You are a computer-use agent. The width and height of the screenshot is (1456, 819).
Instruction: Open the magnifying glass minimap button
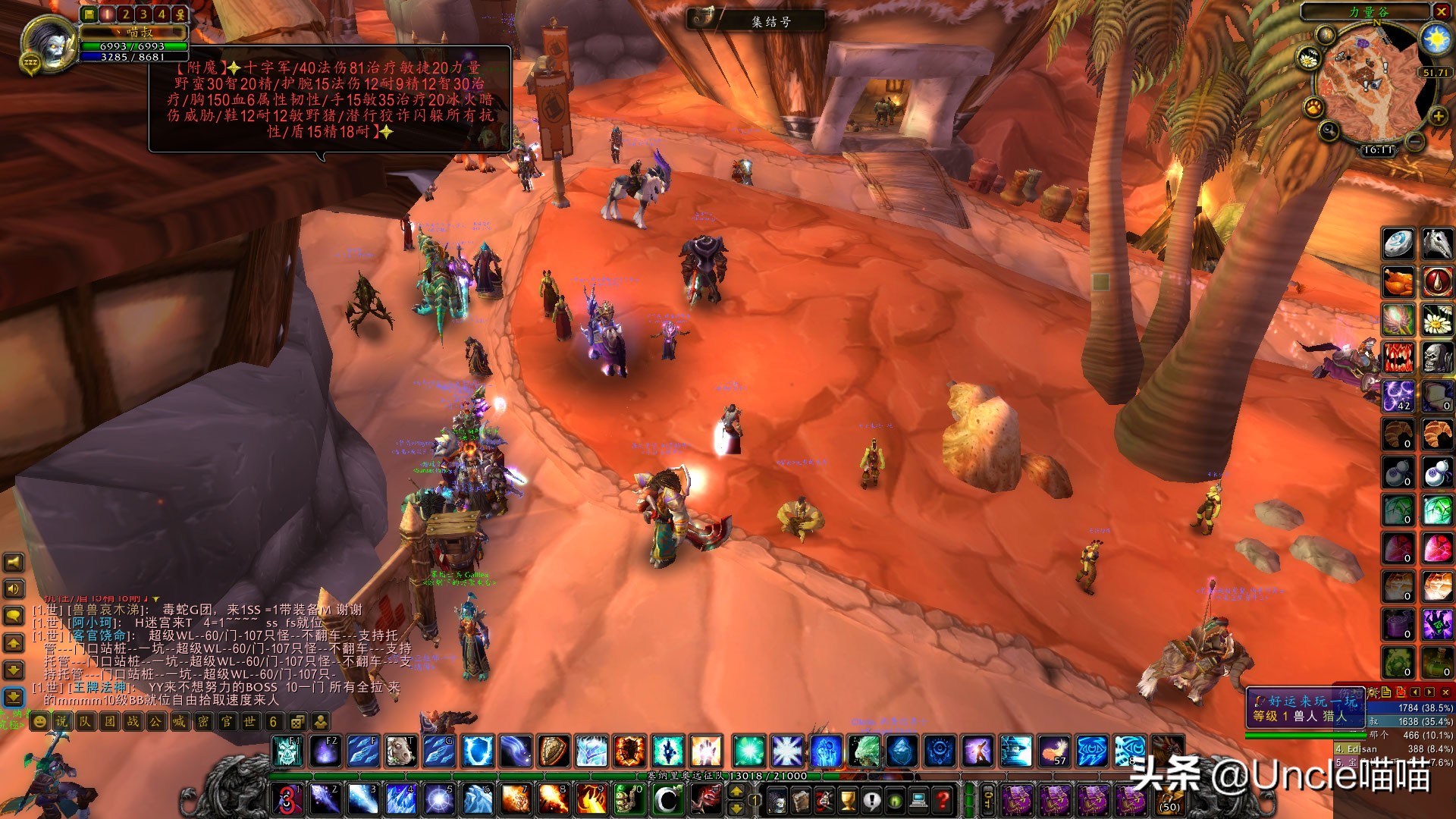click(x=1329, y=132)
